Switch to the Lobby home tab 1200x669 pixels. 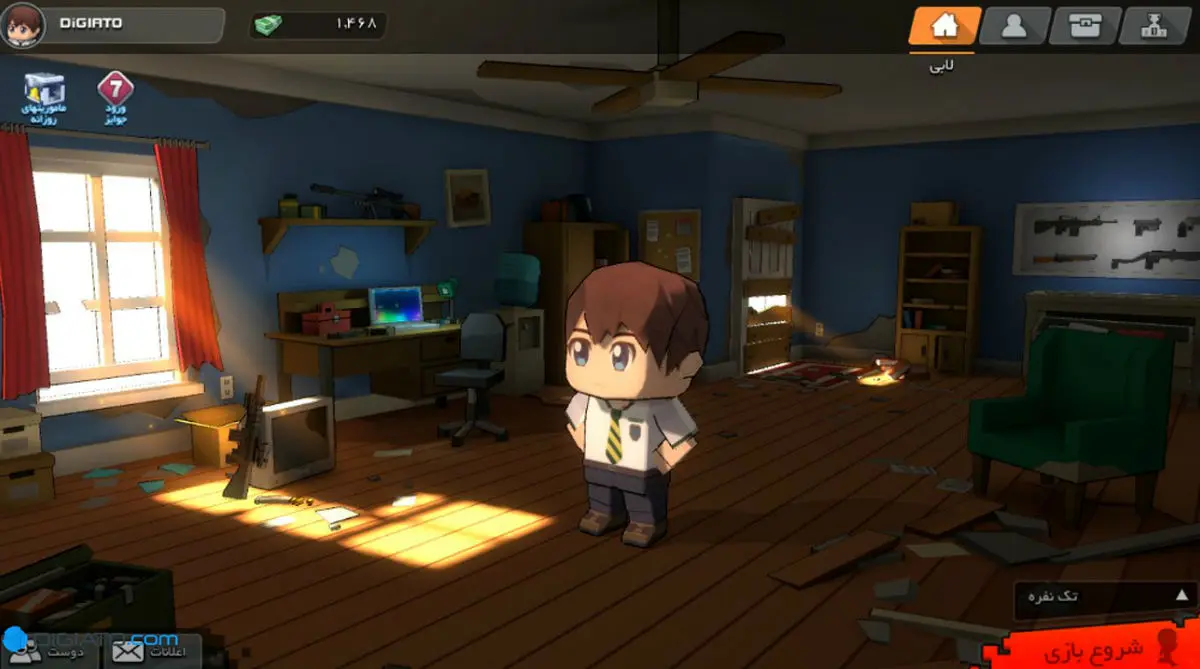(x=944, y=26)
